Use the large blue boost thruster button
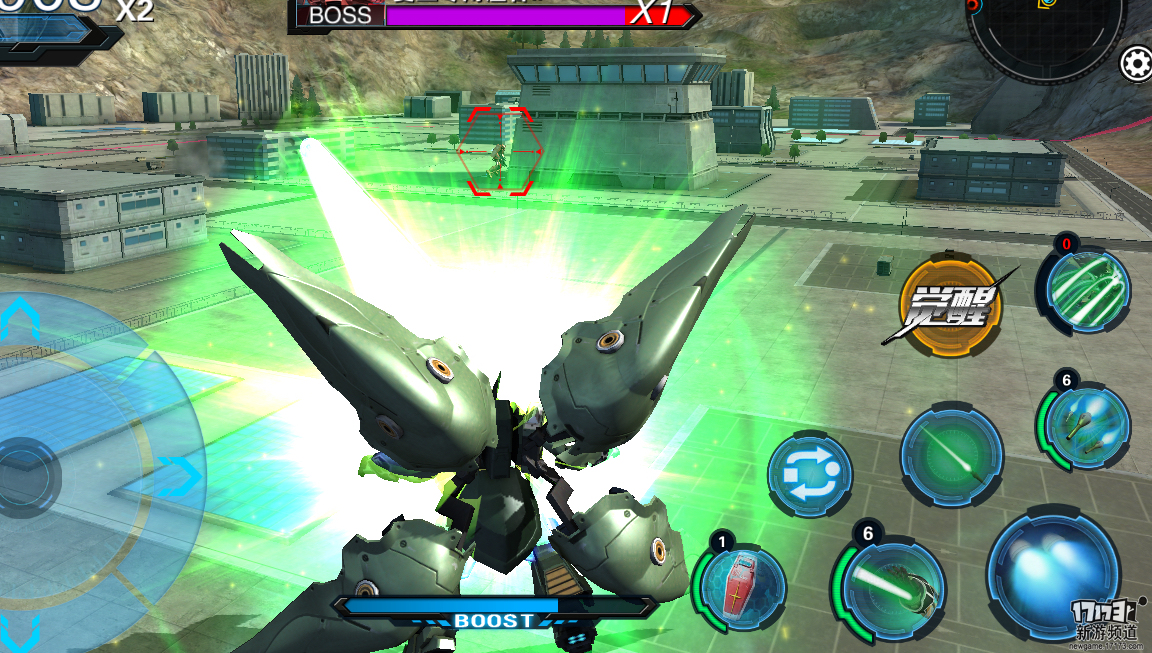1152x653 pixels. pyautogui.click(x=1053, y=575)
